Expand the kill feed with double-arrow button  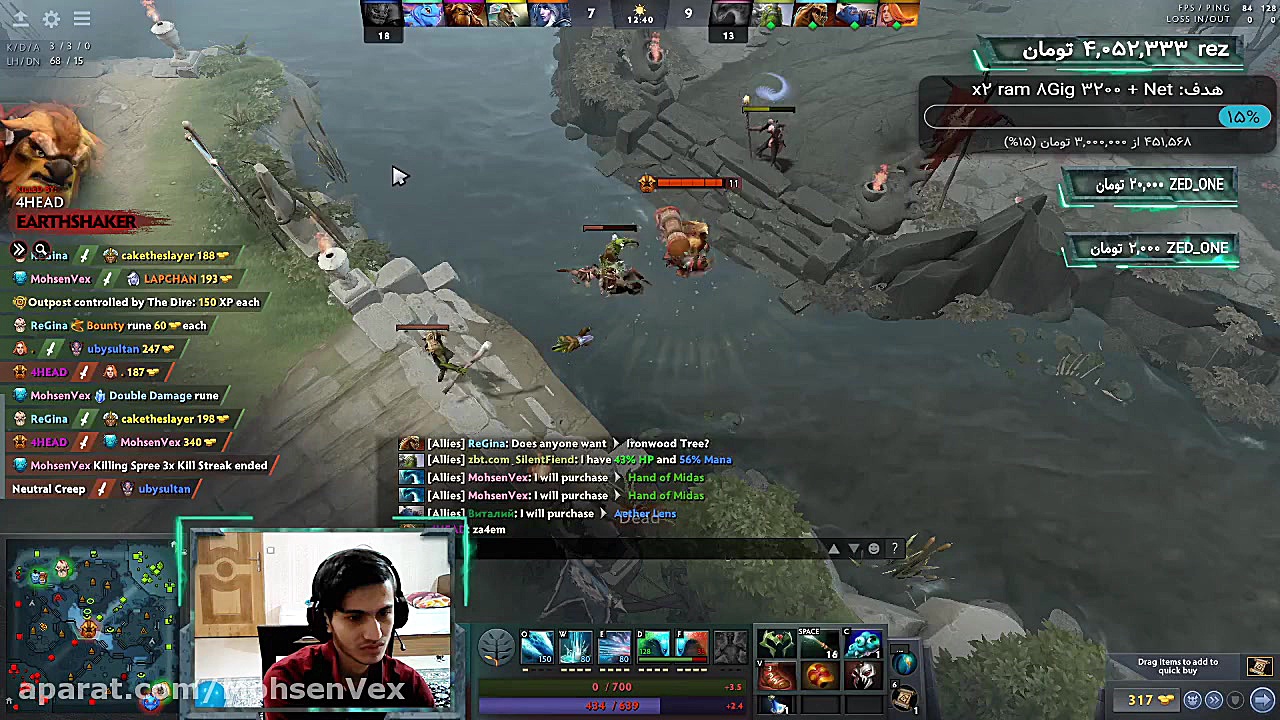click(x=19, y=250)
